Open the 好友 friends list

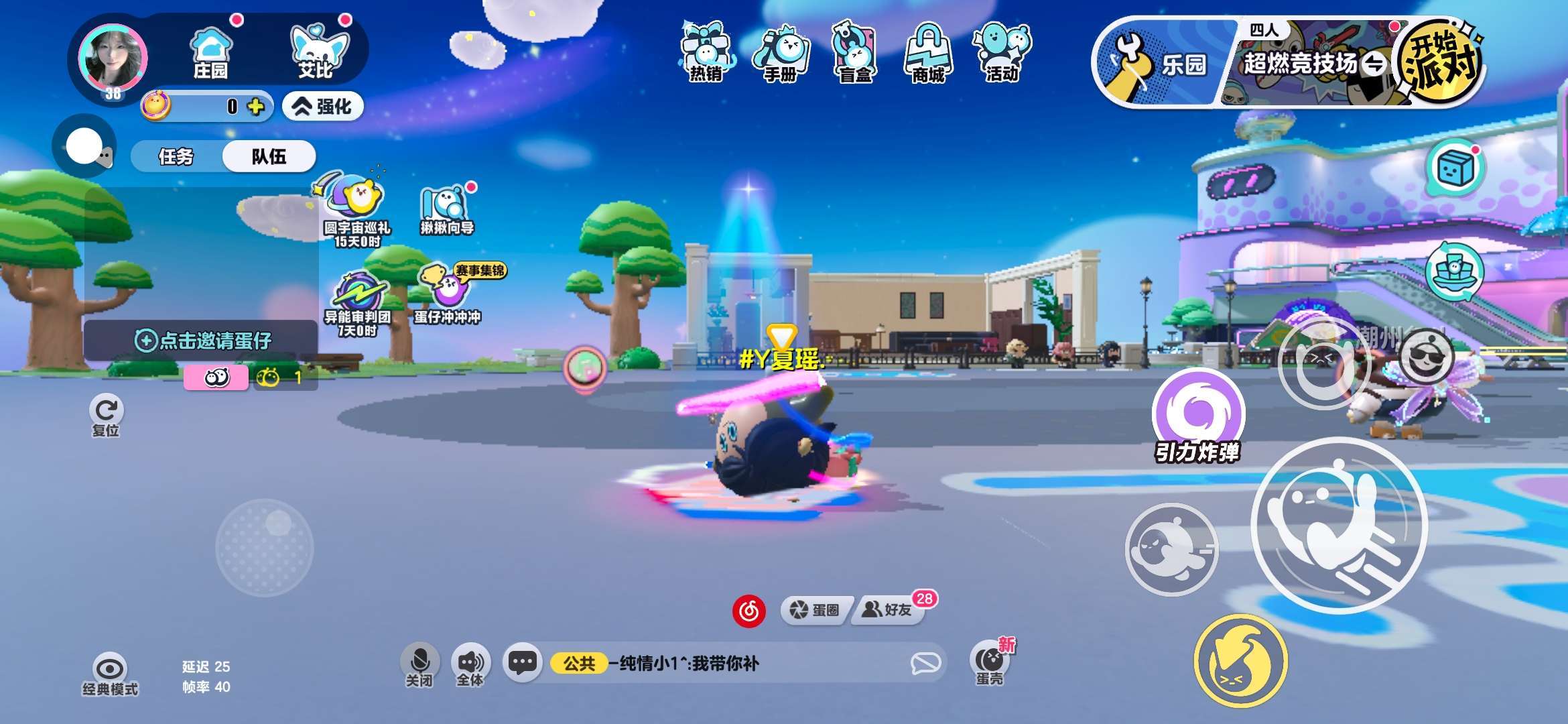point(889,609)
